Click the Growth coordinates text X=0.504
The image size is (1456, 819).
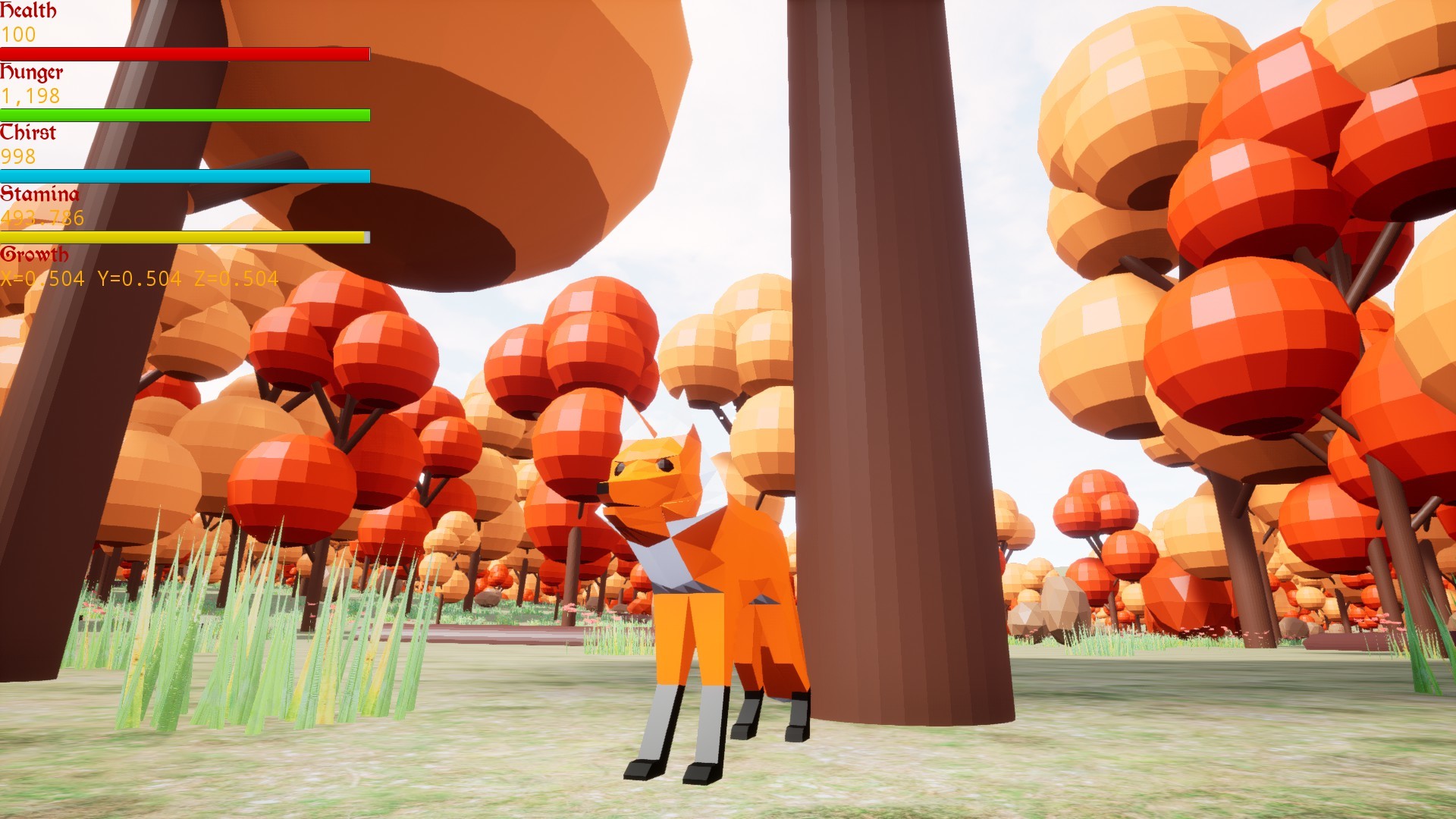(42, 279)
